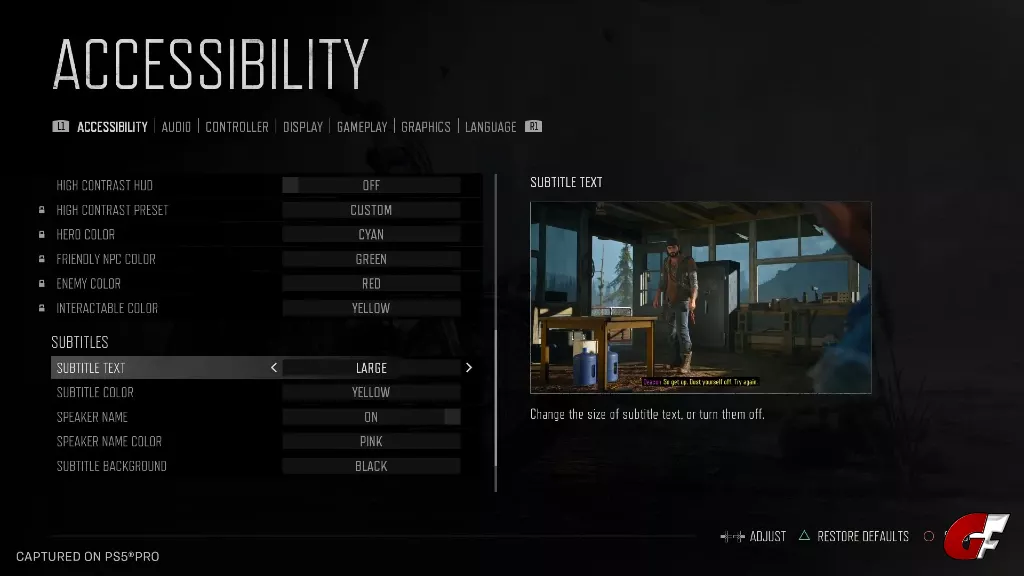Toggle the High Contrast HUD setting

(x=371, y=185)
